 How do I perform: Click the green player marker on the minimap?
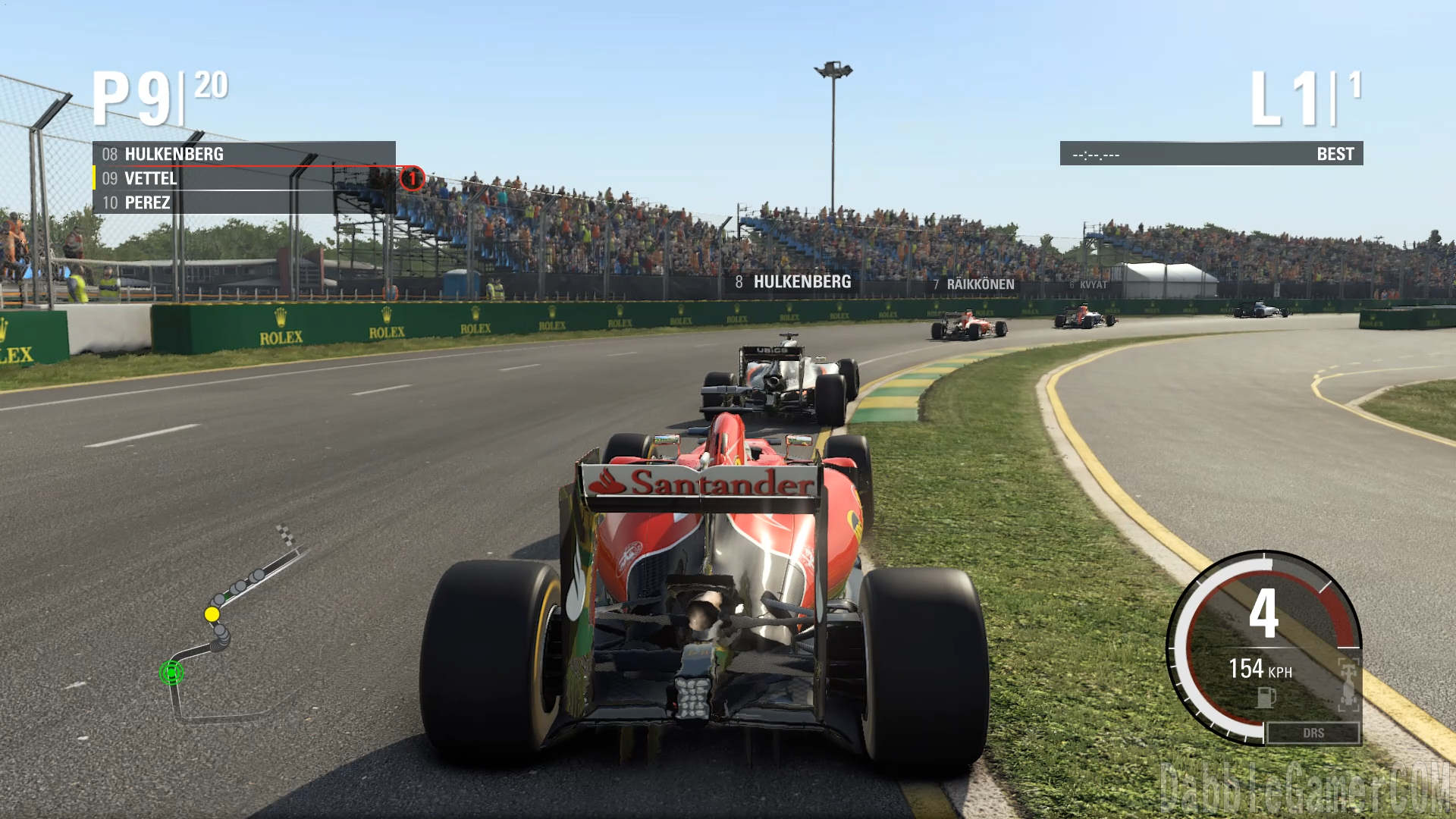171,673
